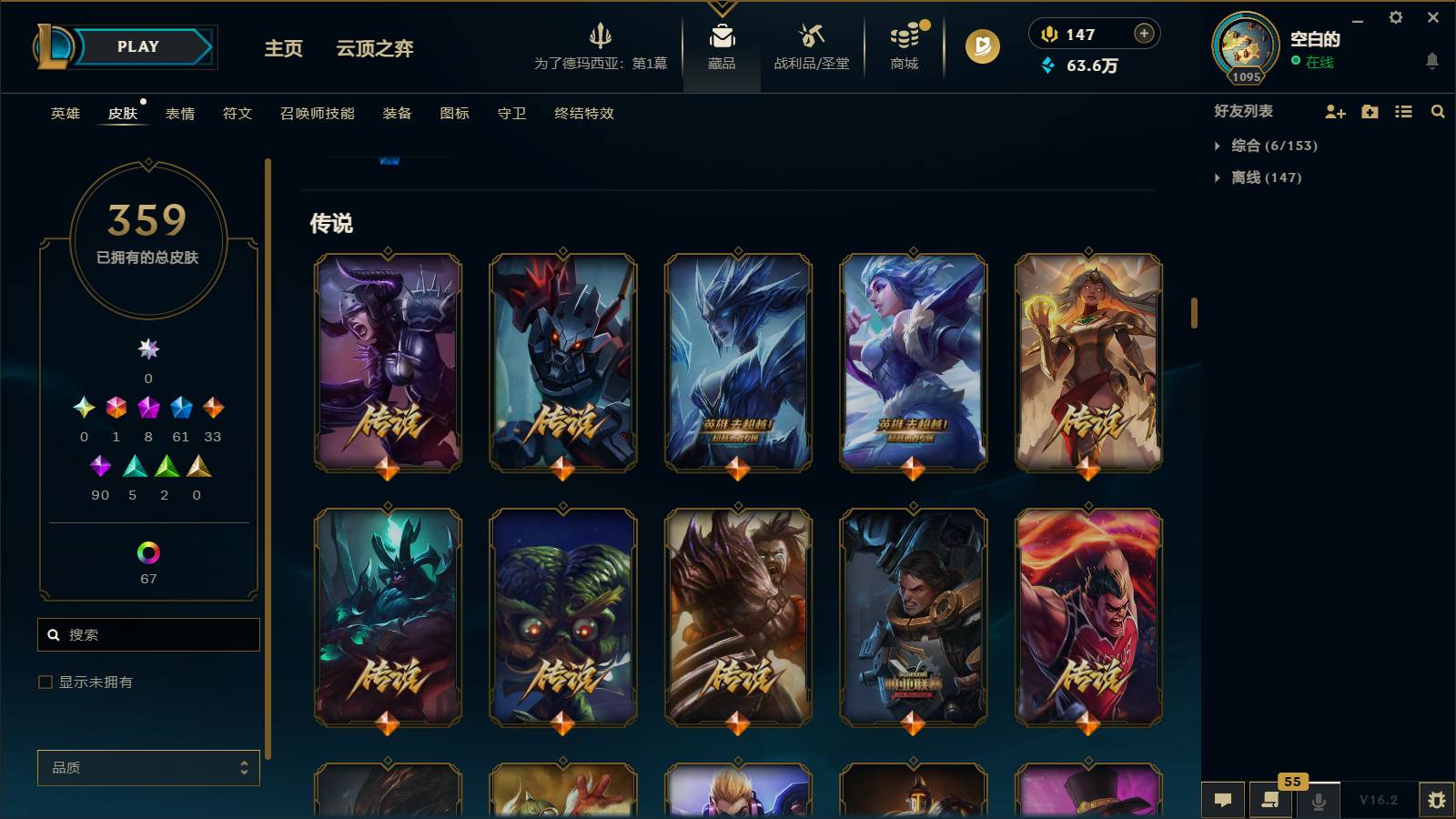Click the friend group folder icon
Viewport: 1456px width, 819px height.
(1369, 112)
